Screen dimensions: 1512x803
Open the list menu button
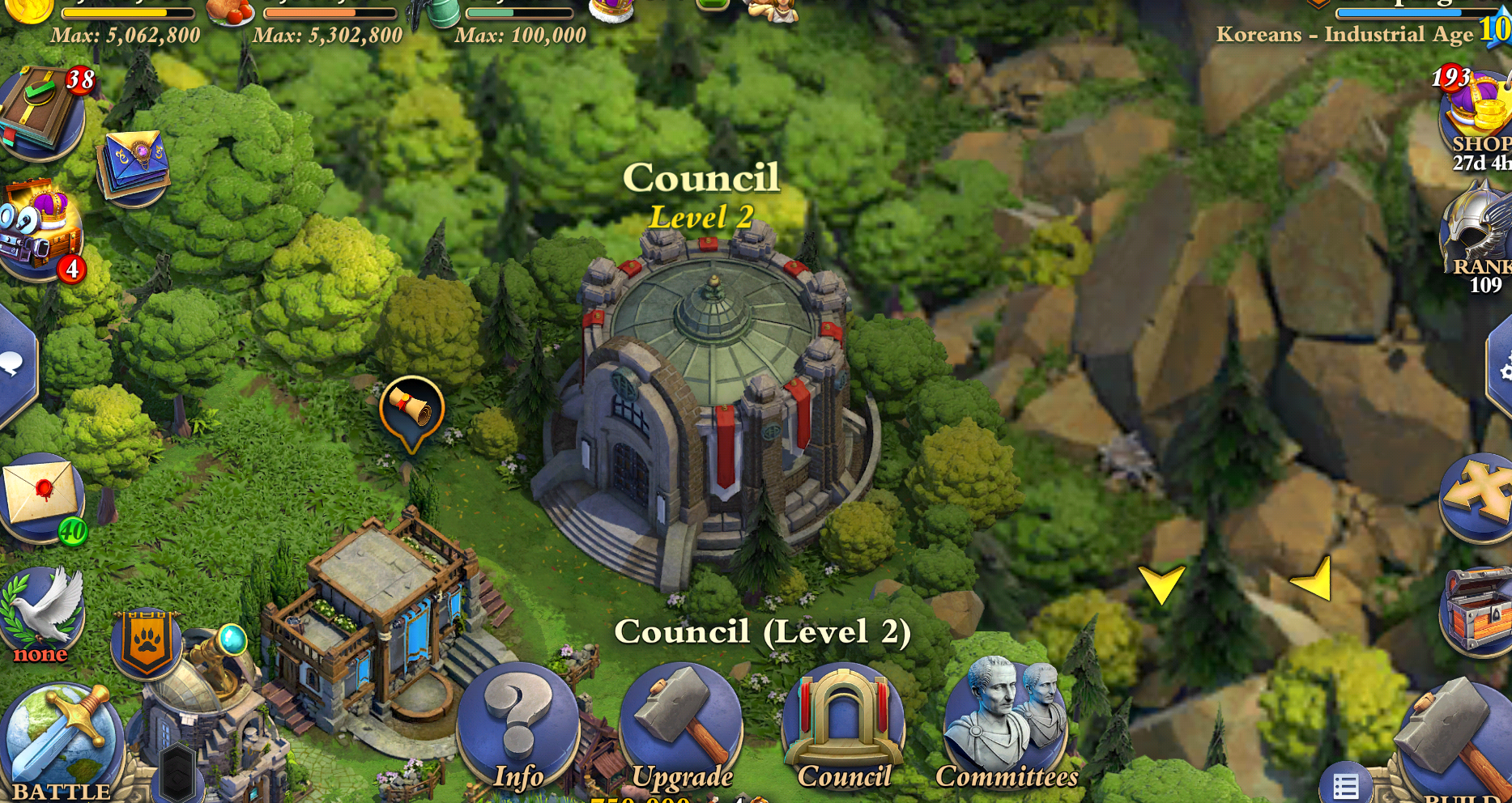(x=1345, y=785)
